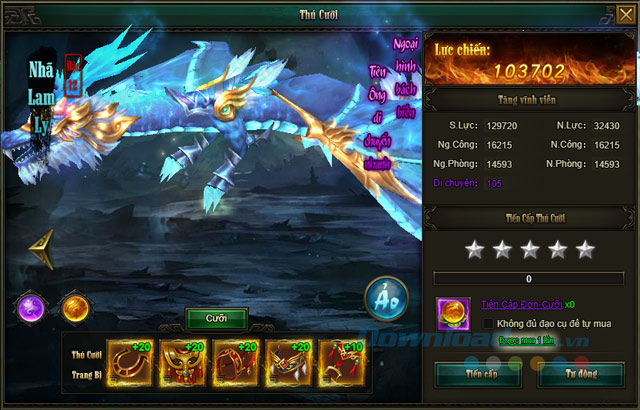
Task: Select the purple orb icon
Action: point(31,309)
